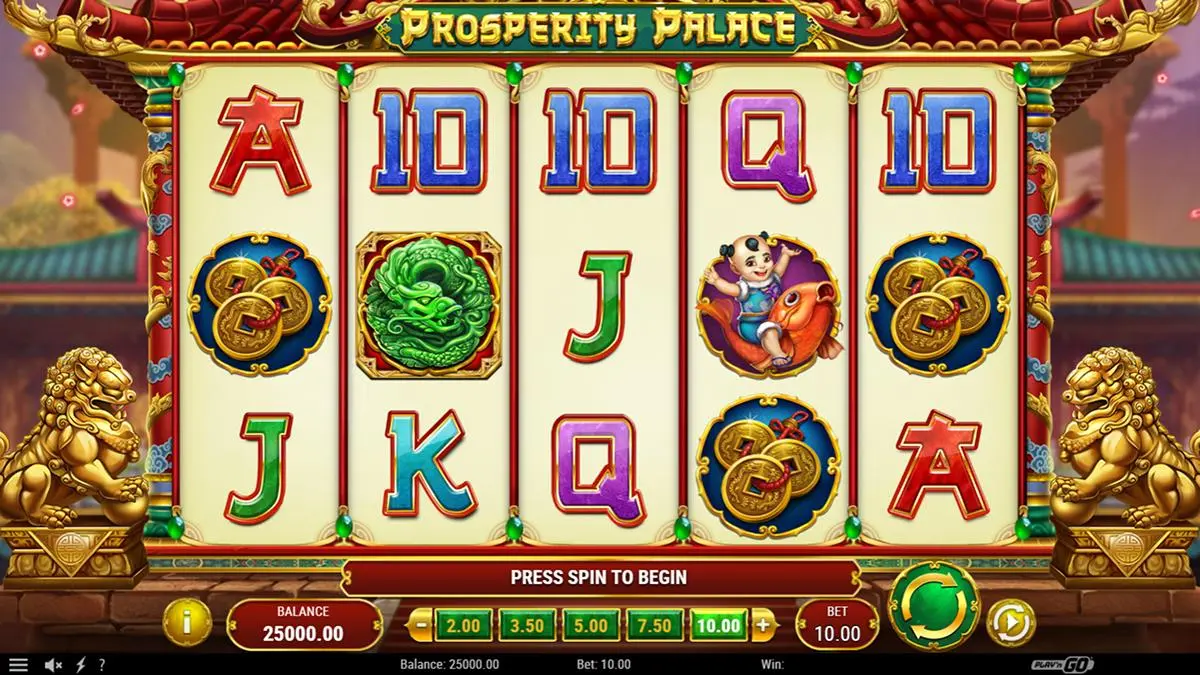Open the hamburger menu
This screenshot has width=1200, height=675.
(18, 664)
